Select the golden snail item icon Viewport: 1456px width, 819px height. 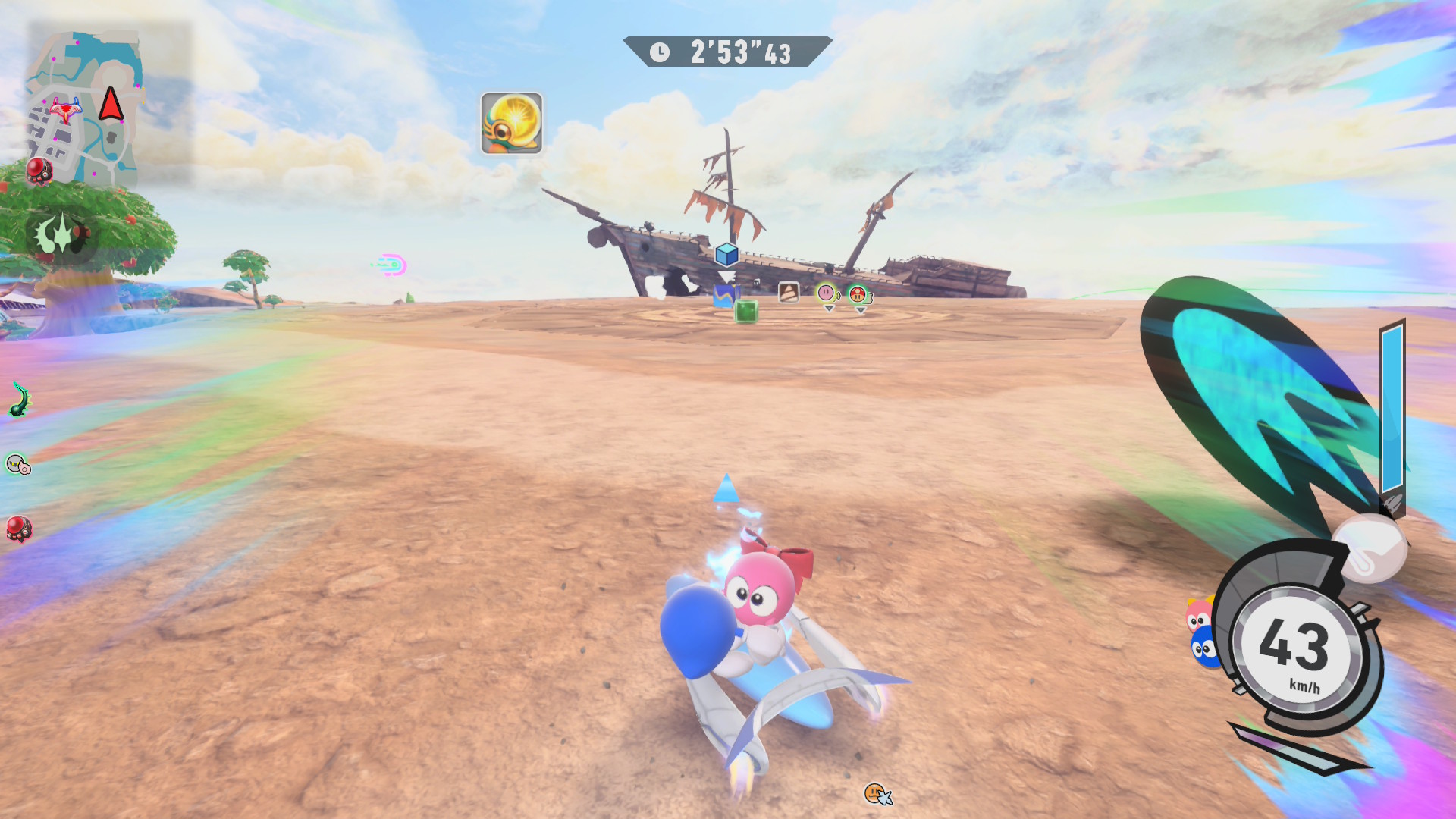[511, 124]
